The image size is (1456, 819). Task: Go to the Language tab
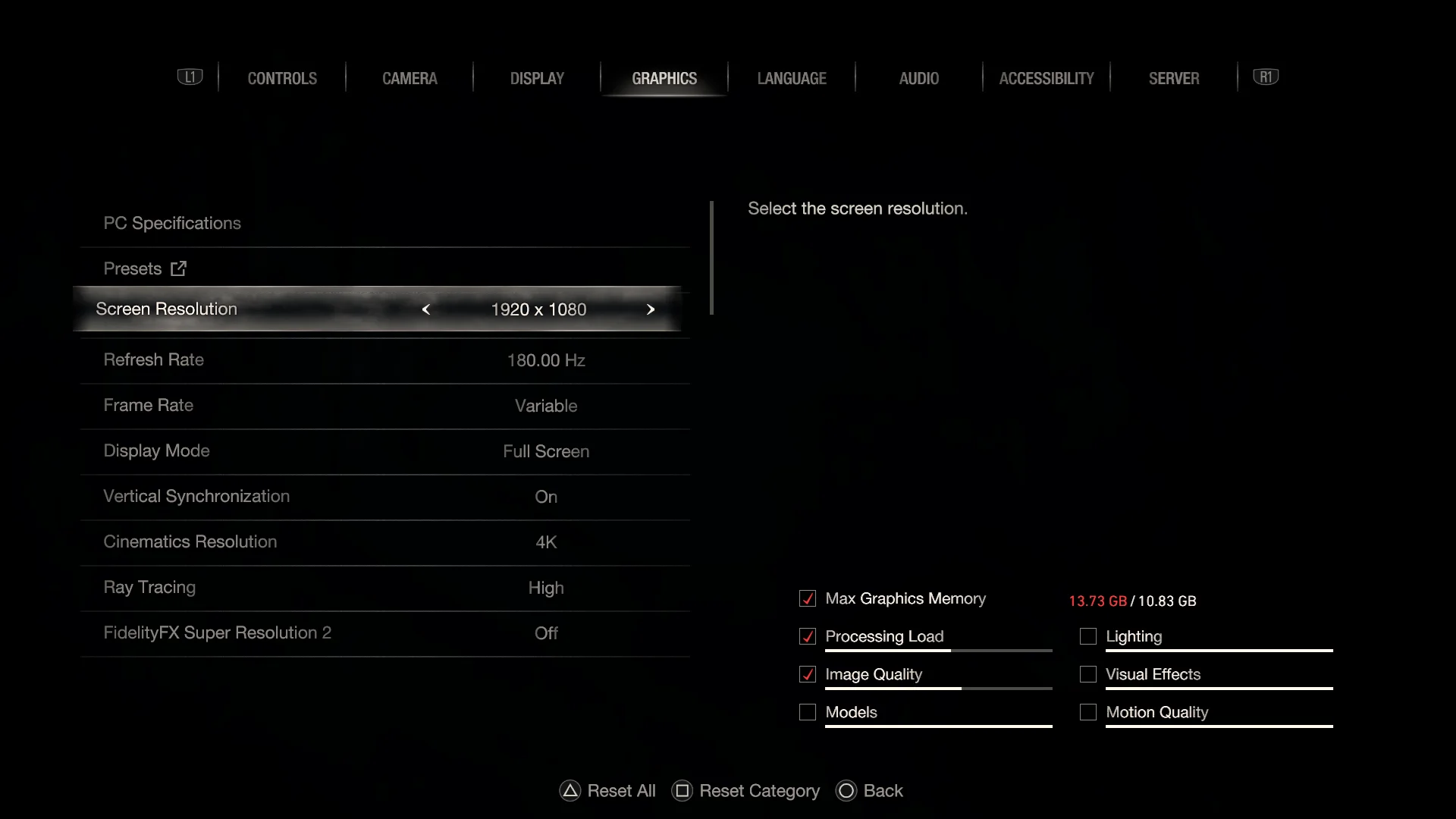(x=792, y=78)
